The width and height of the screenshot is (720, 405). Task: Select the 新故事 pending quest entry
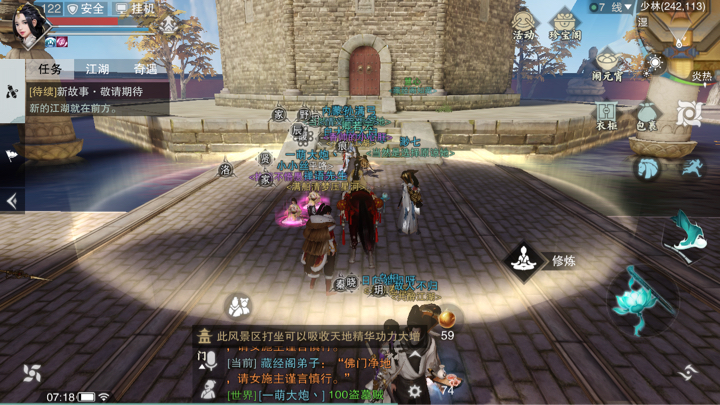pyautogui.click(x=90, y=99)
